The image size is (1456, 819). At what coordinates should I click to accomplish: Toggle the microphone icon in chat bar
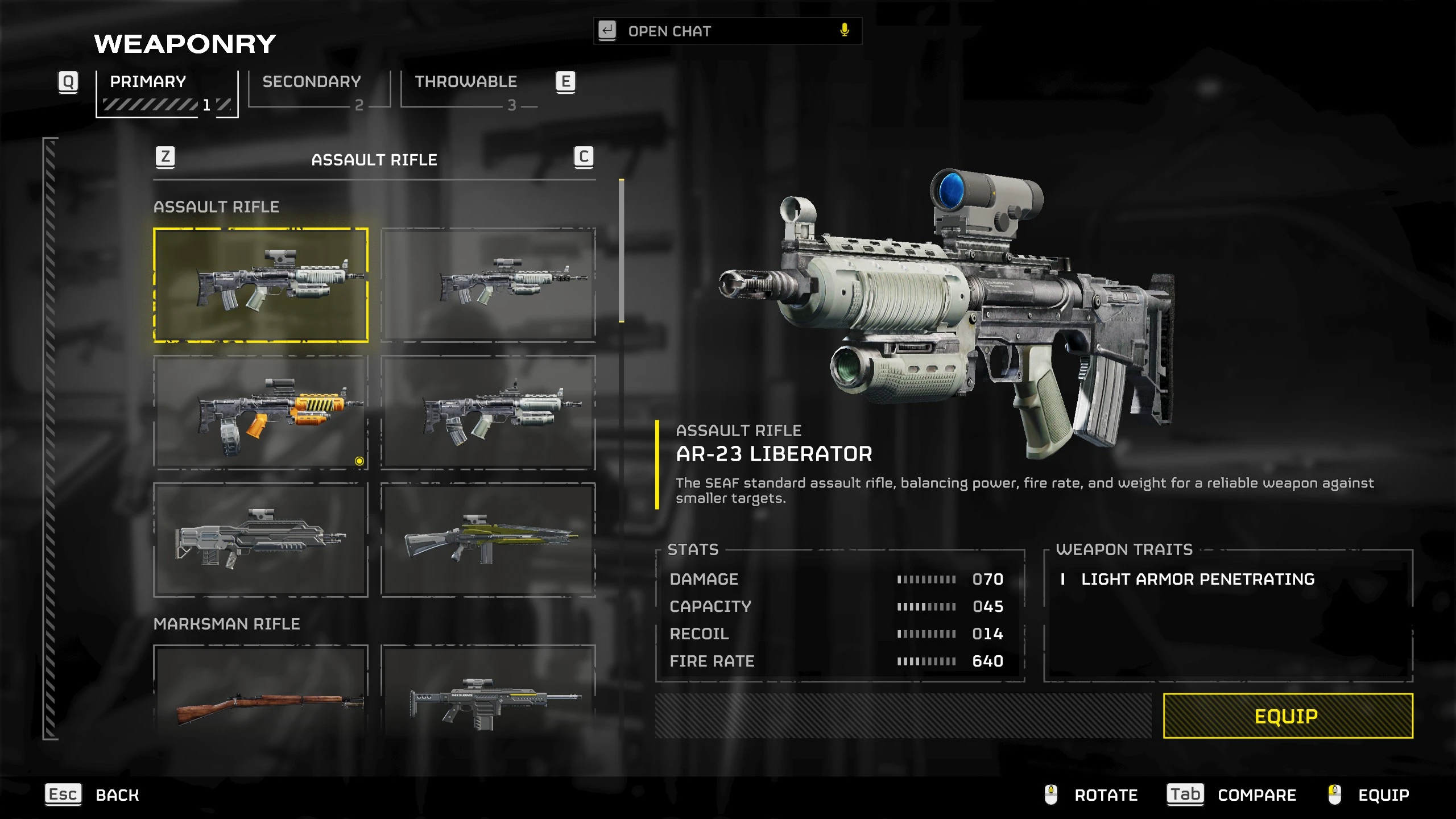845,31
